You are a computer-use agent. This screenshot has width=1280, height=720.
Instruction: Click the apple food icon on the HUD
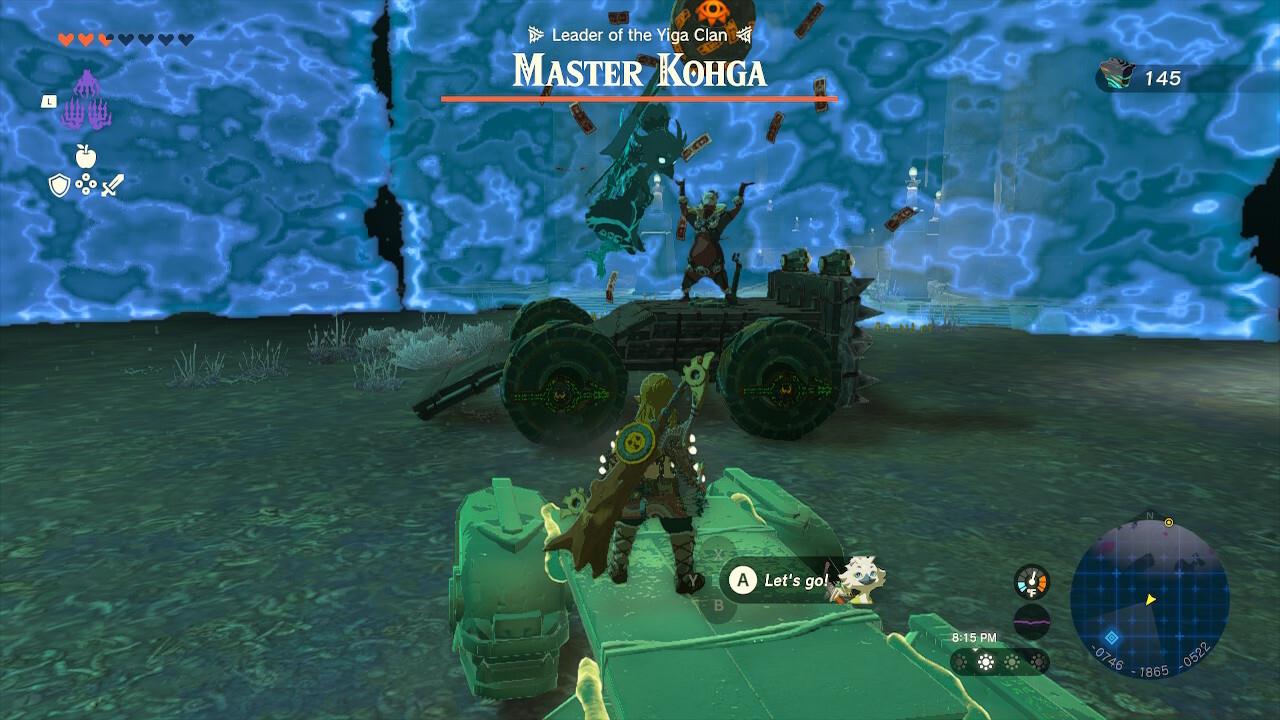88,157
